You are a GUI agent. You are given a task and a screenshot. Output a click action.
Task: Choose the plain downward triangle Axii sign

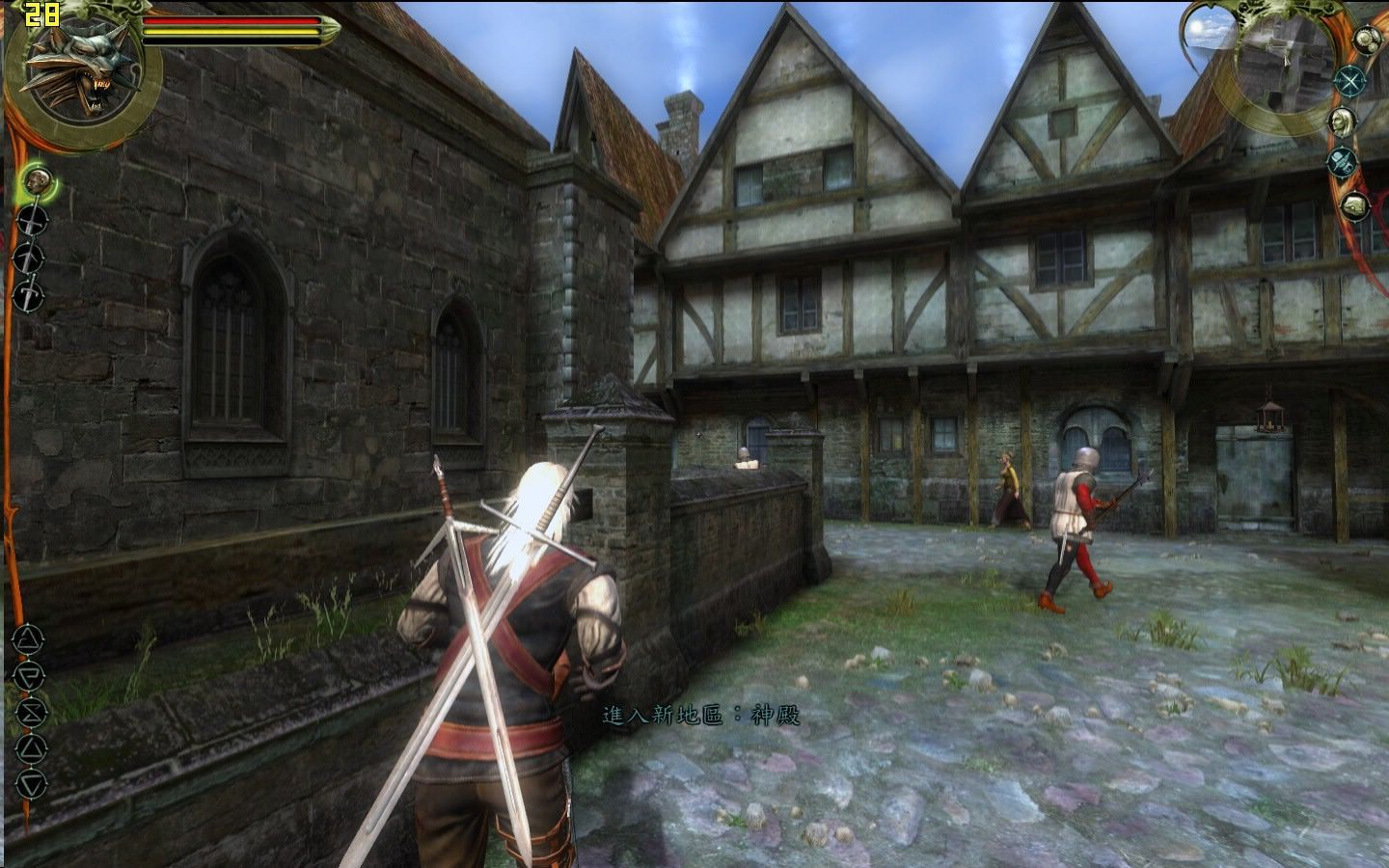click(31, 783)
